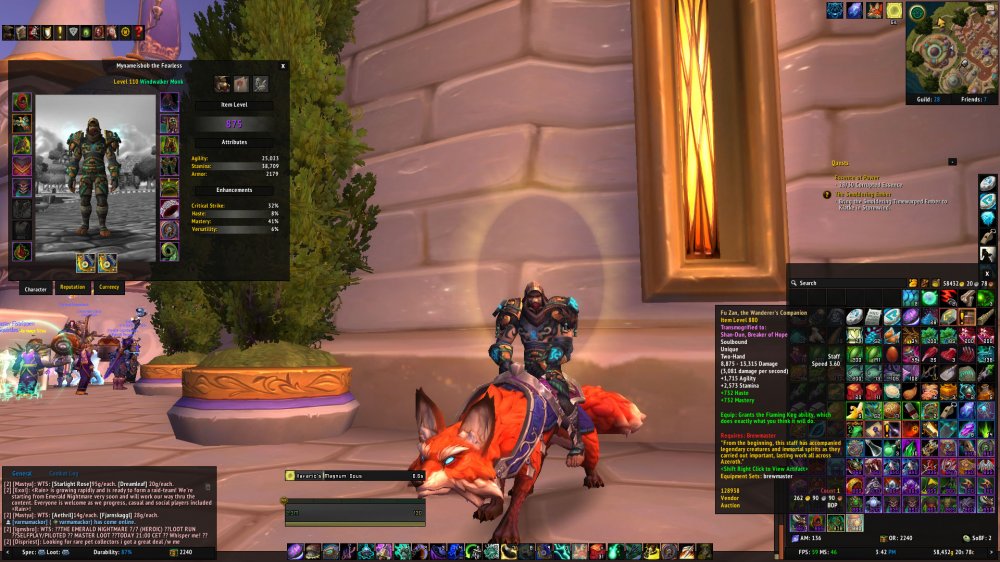Click the ring equipment slot
The height and width of the screenshot is (562, 1000).
coord(170,209)
